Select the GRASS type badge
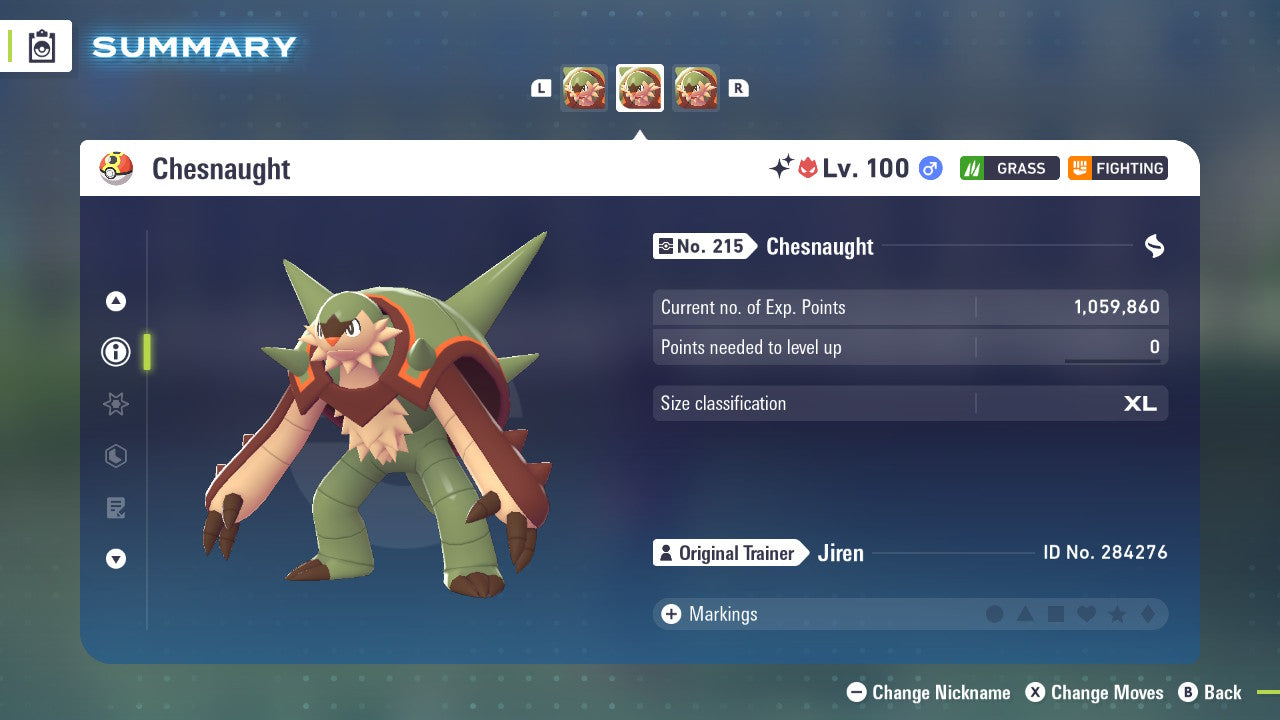This screenshot has width=1280, height=720. click(x=1009, y=168)
